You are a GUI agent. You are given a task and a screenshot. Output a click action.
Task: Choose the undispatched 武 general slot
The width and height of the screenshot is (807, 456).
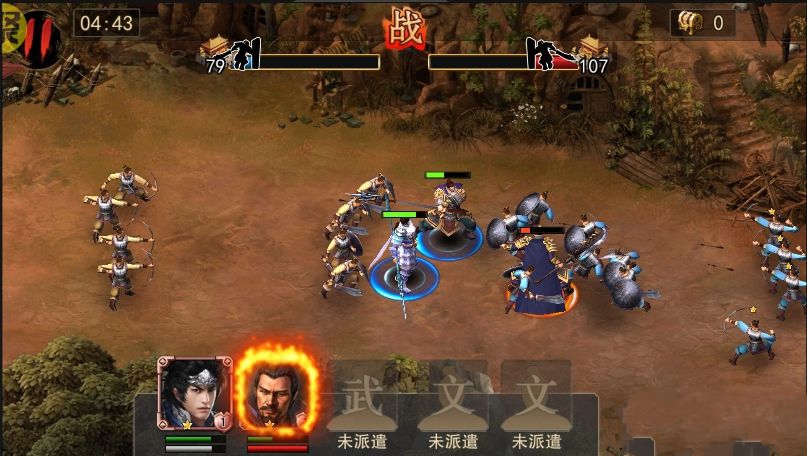[361, 405]
